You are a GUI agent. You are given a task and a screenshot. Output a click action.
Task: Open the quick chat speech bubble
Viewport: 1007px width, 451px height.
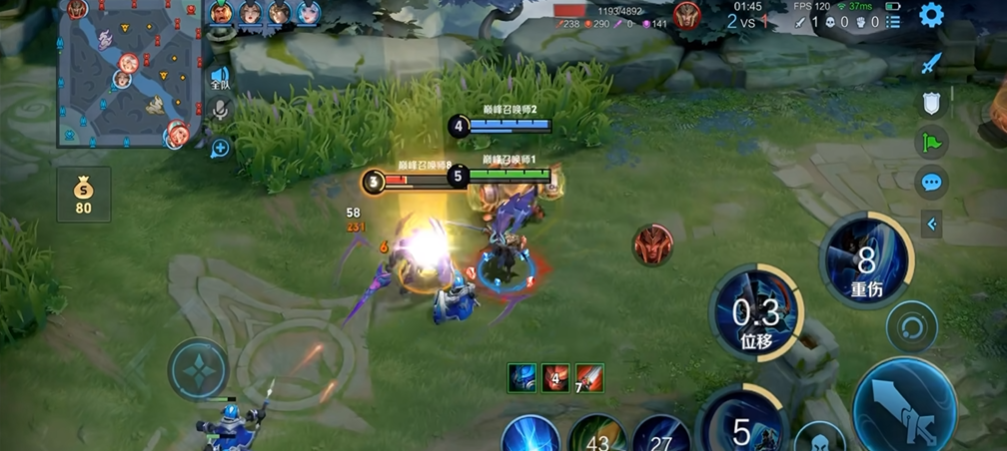931,182
